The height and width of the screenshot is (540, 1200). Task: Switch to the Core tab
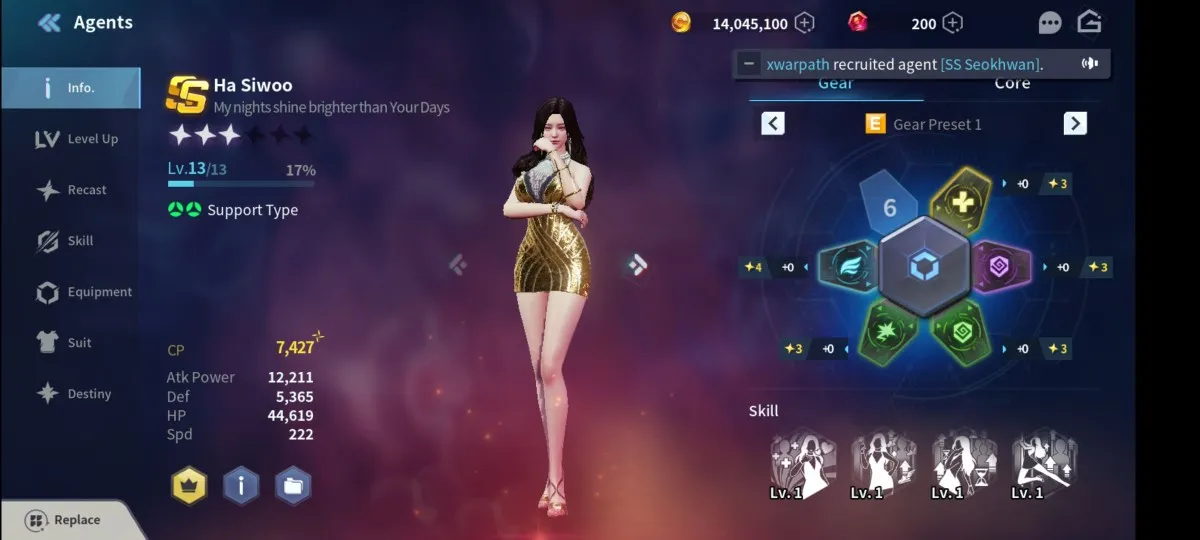(1012, 84)
